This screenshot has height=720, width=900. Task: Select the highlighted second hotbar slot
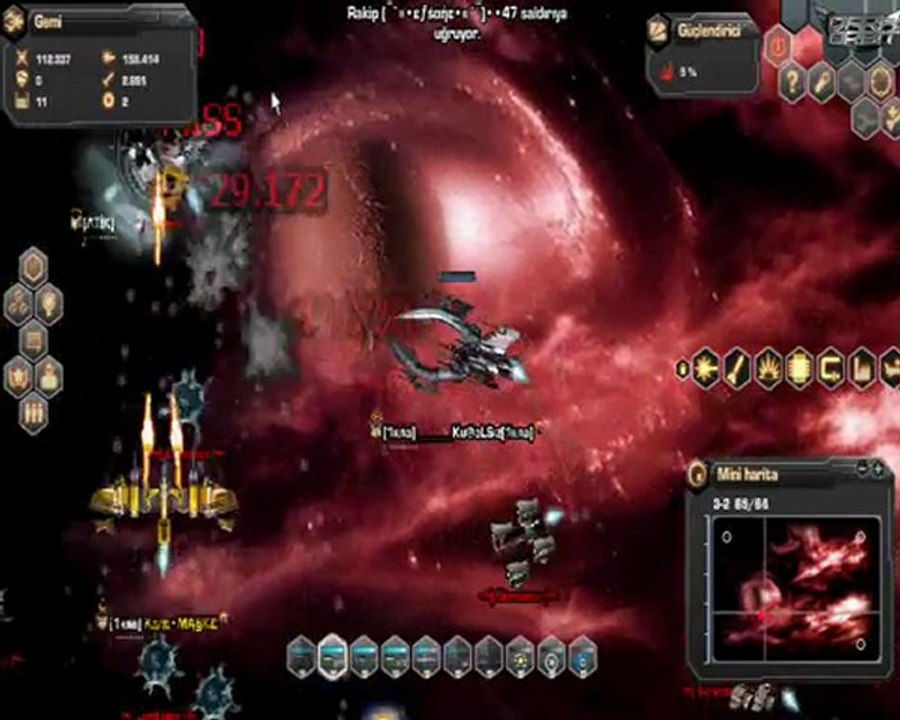point(333,657)
